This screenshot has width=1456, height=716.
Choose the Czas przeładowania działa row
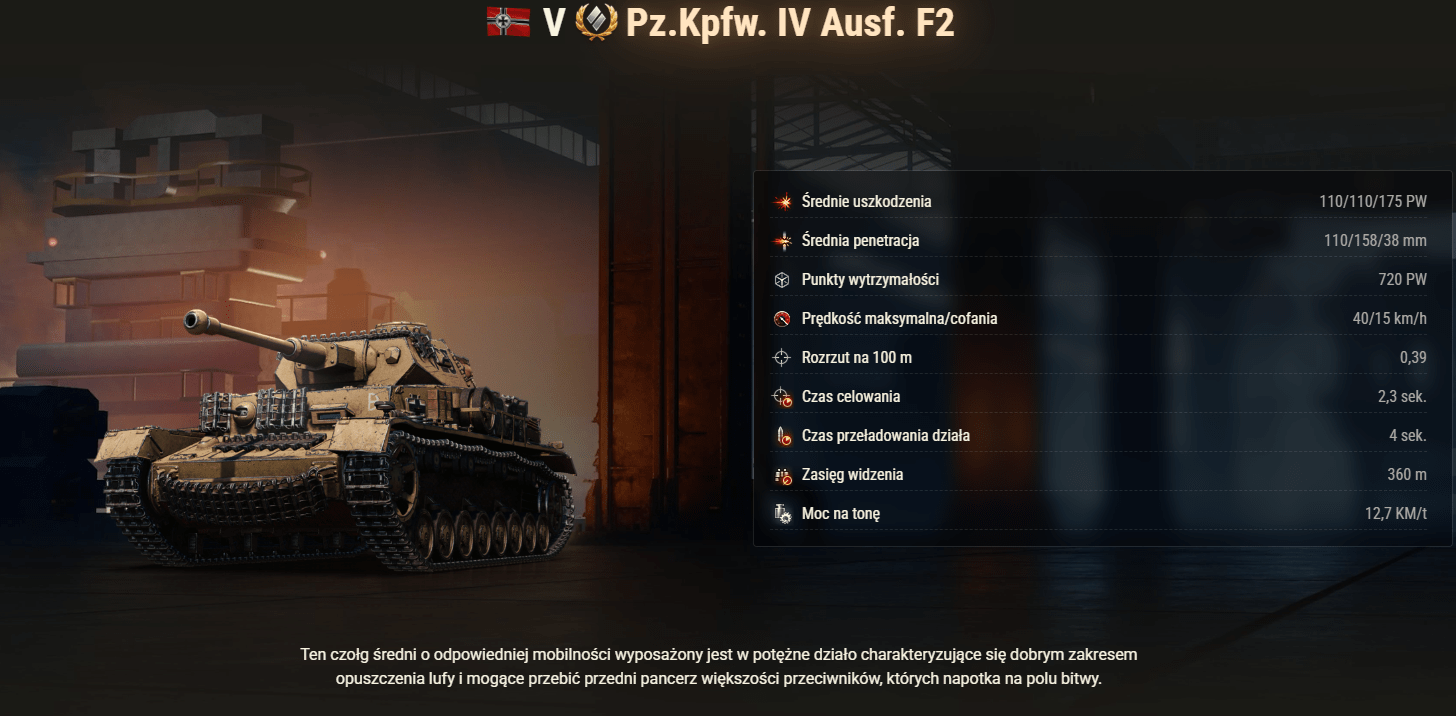(x=1100, y=436)
